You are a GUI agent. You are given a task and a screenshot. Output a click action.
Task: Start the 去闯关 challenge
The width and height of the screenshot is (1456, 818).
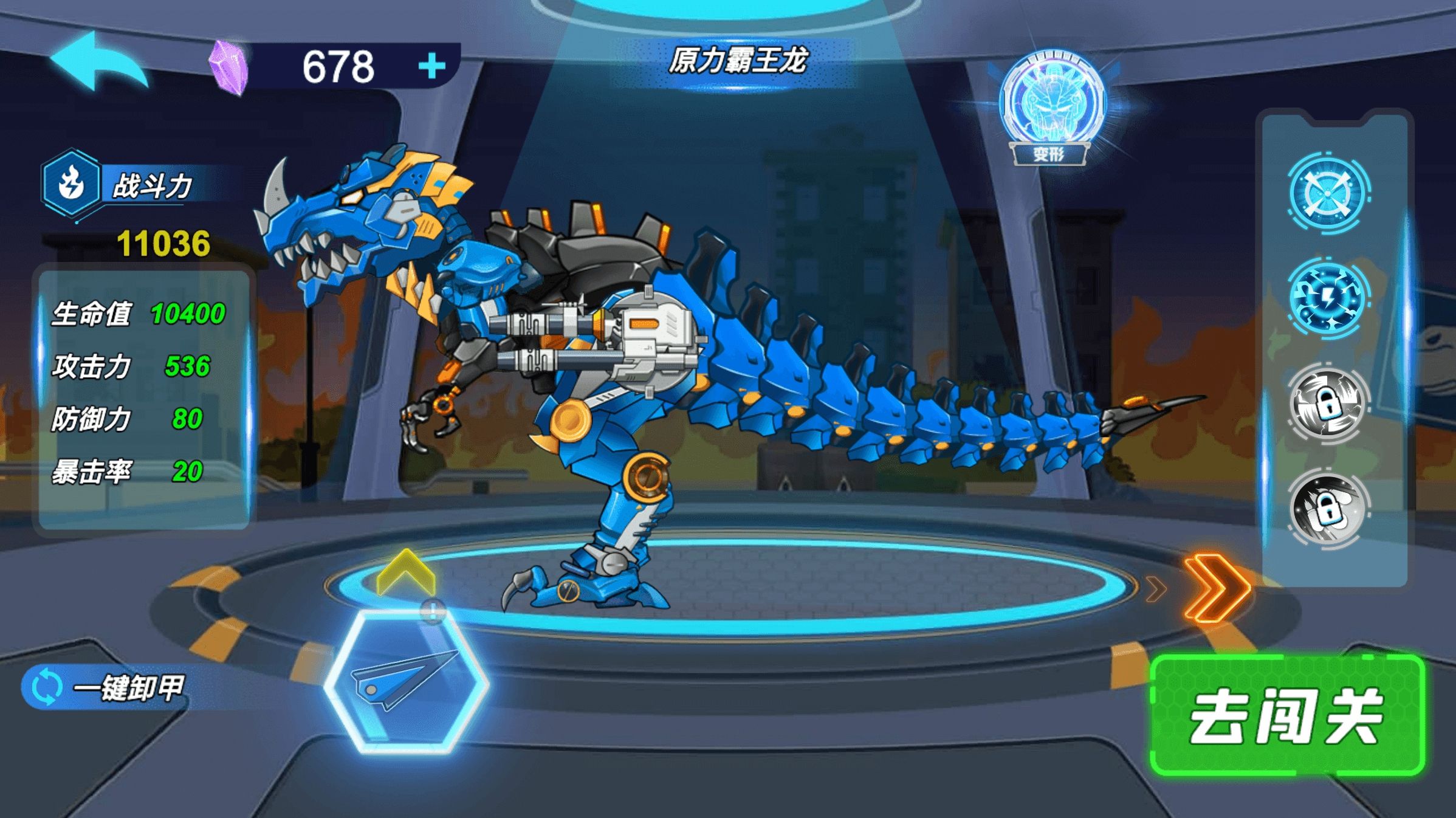coord(1287,715)
